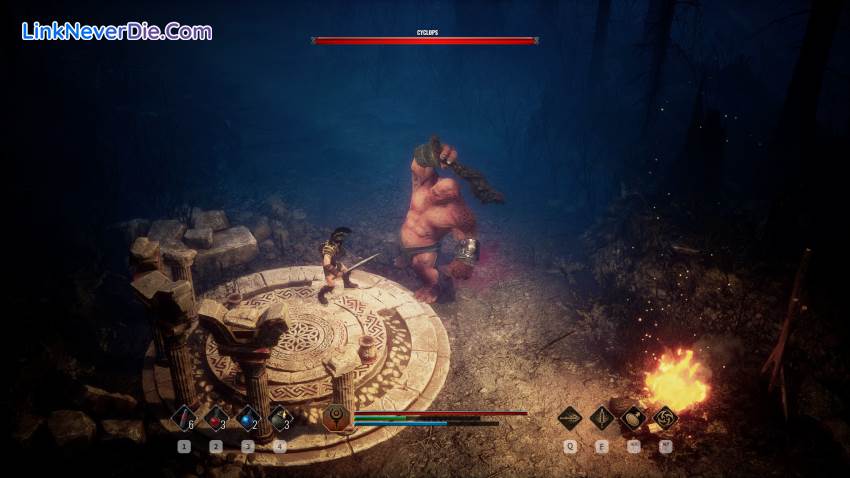Use the red health potion
Viewport: 850px width, 478px height.
[x=216, y=418]
